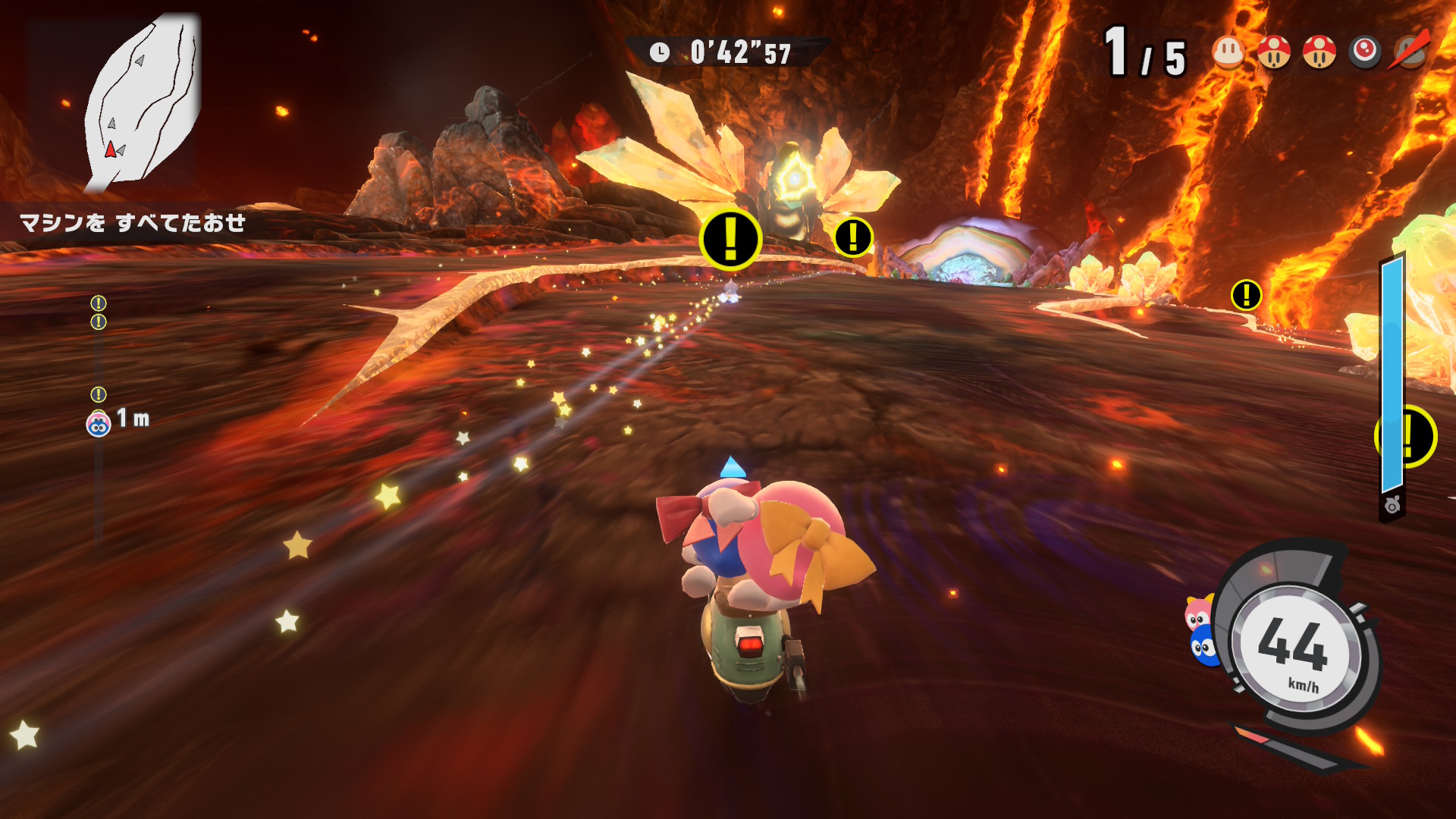The width and height of the screenshot is (1456, 819).
Task: Select the red player arrow on the minimap
Action: 111,149
